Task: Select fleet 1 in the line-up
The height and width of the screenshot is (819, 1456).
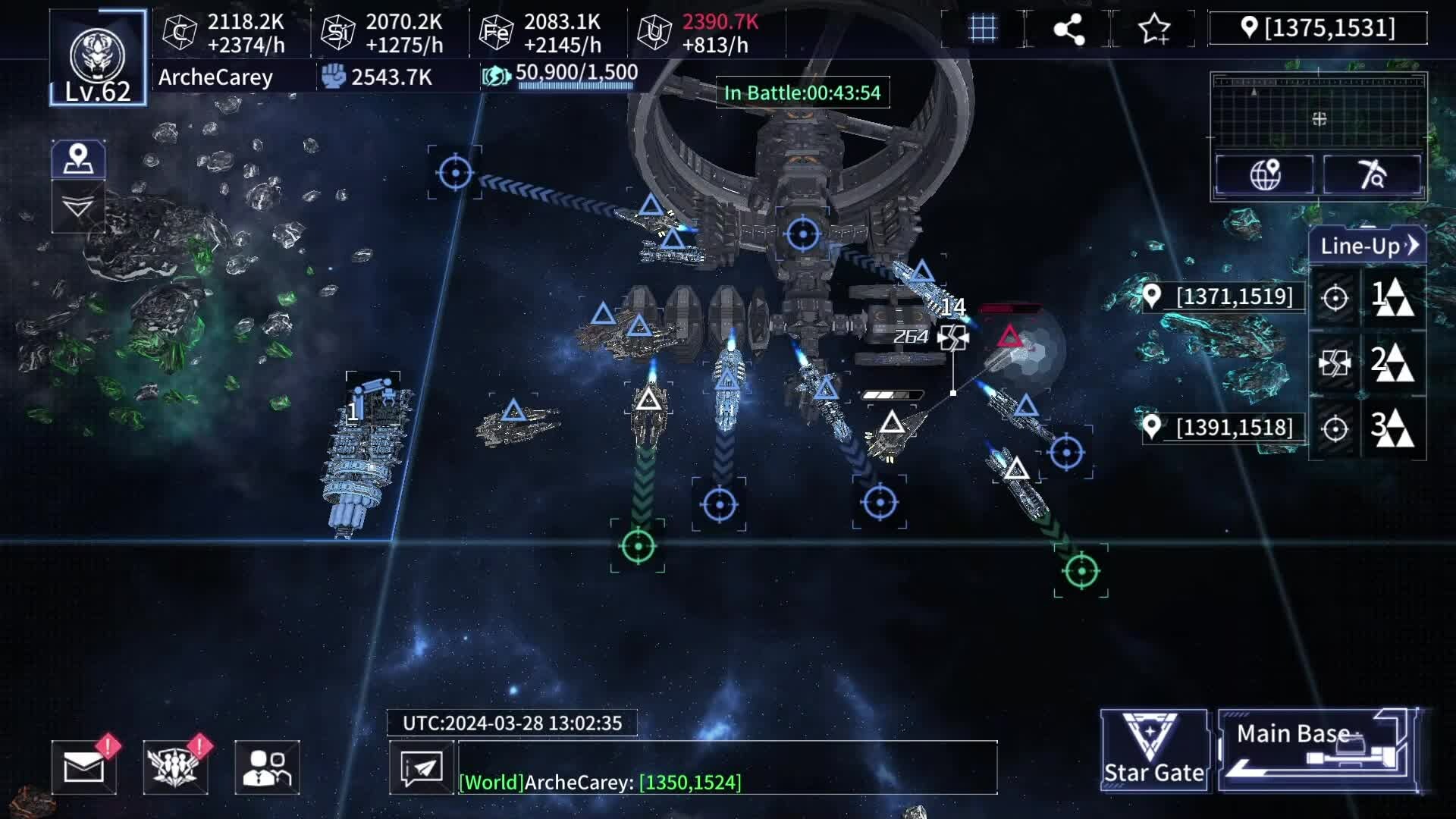Action: (x=1394, y=297)
